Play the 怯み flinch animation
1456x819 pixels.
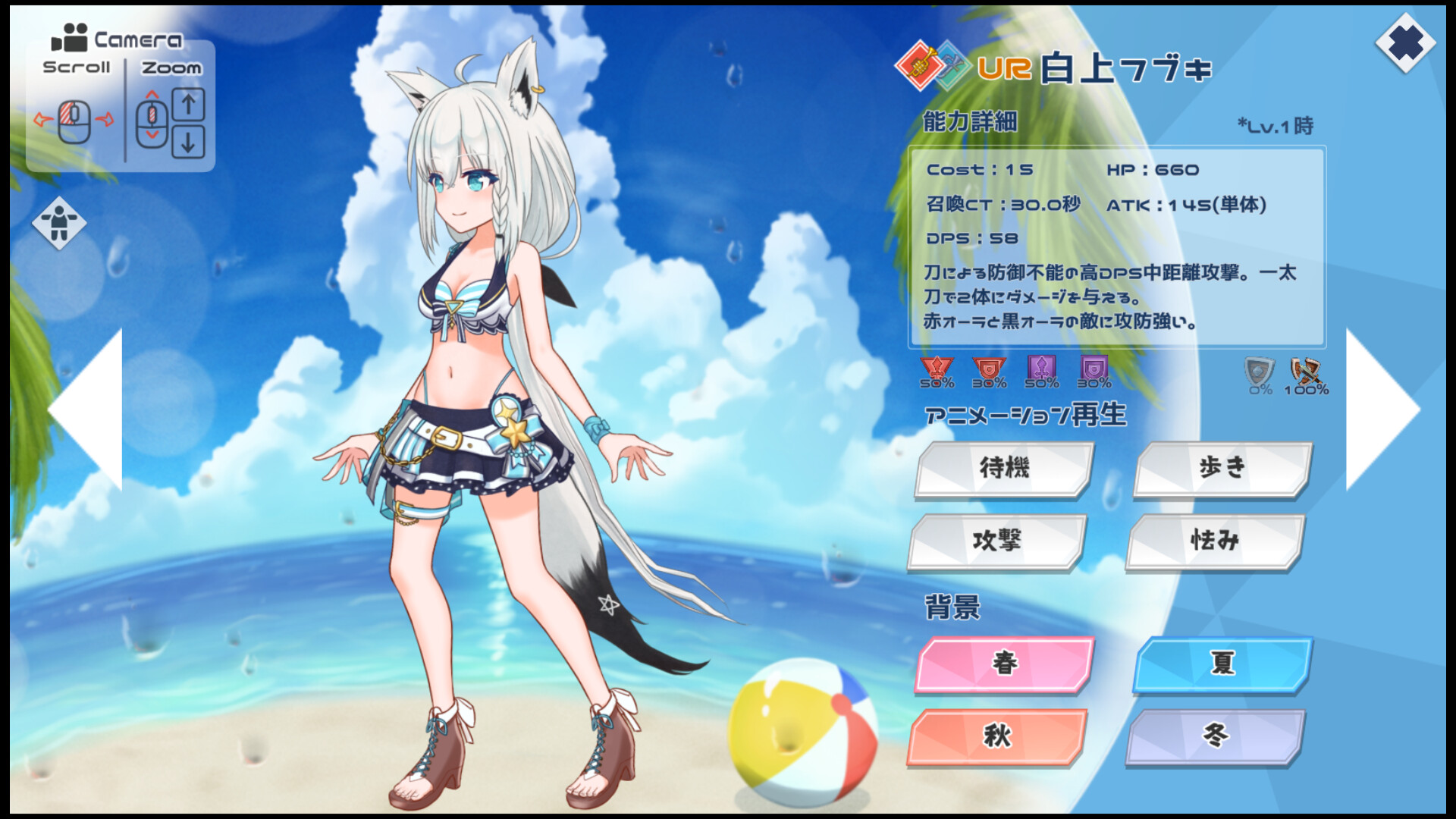(x=1214, y=542)
